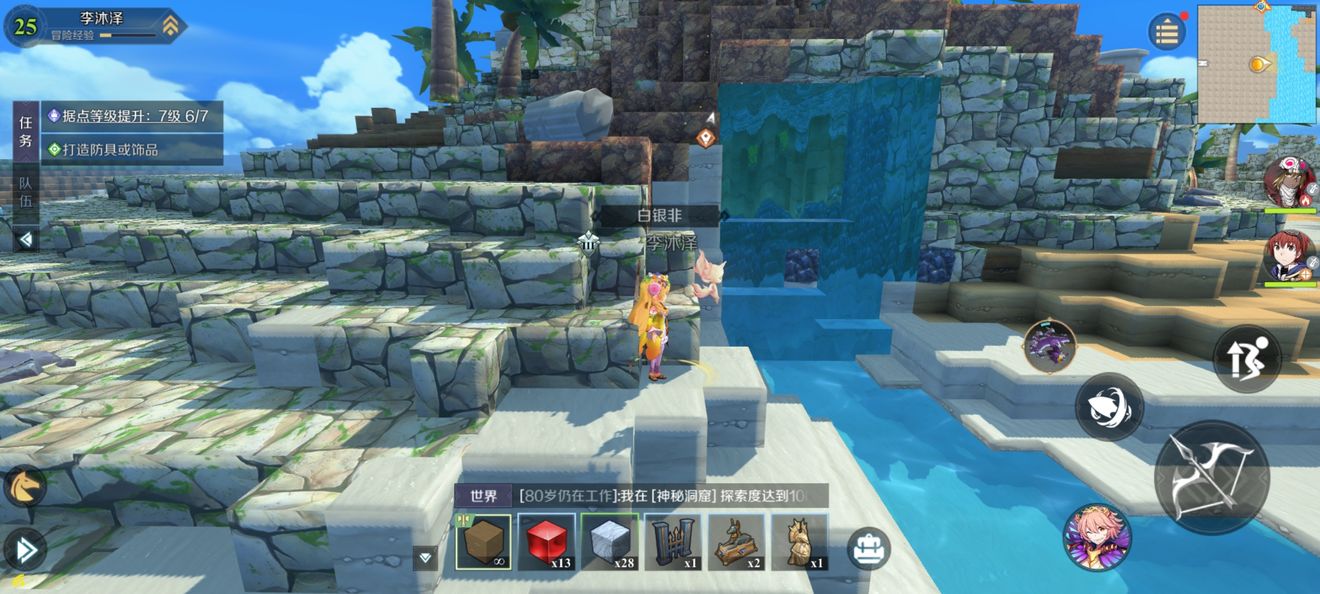Image resolution: width=1320 pixels, height=594 pixels.
Task: Fire the bow attack button
Action: (1212, 477)
